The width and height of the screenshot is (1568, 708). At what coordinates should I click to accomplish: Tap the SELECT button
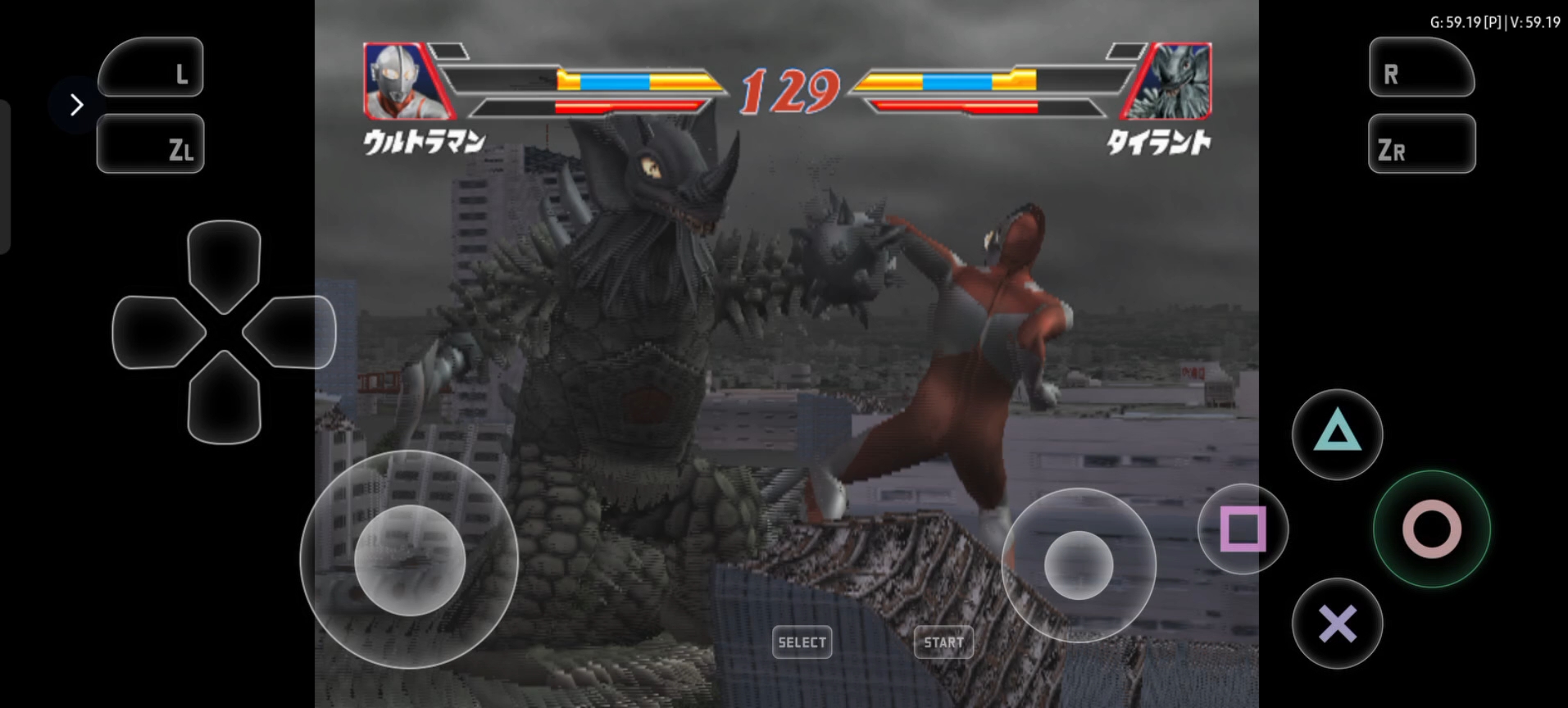pyautogui.click(x=802, y=642)
